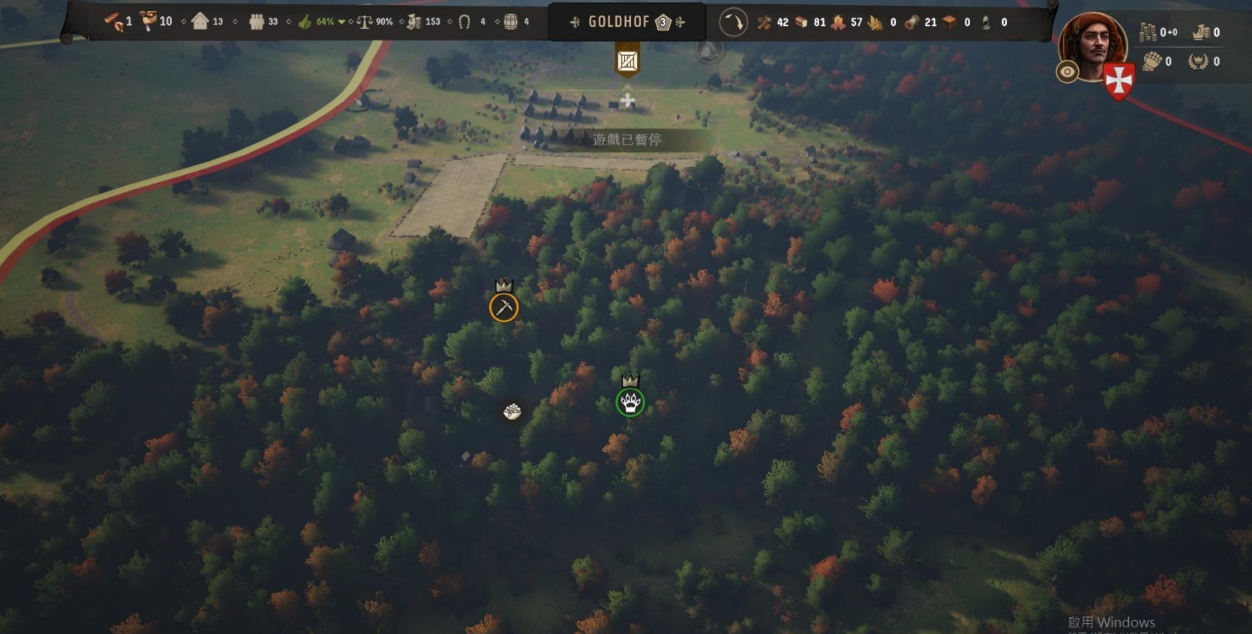Screen dimensions: 1252x634
Task: Click the crate banner marker below Goldhof
Action: [627, 61]
